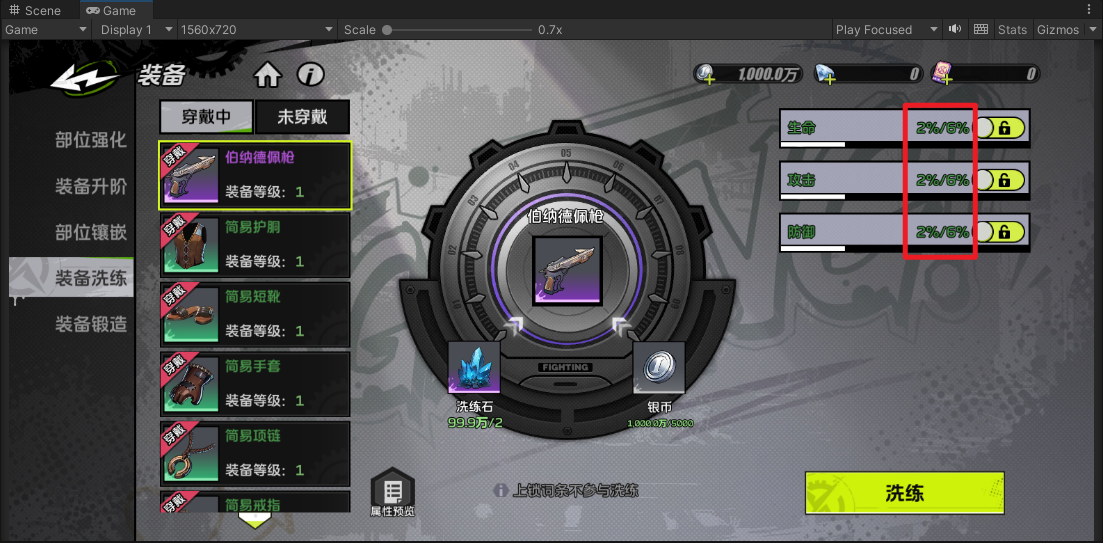The image size is (1103, 543).
Task: Return home via the house icon
Action: click(267, 75)
